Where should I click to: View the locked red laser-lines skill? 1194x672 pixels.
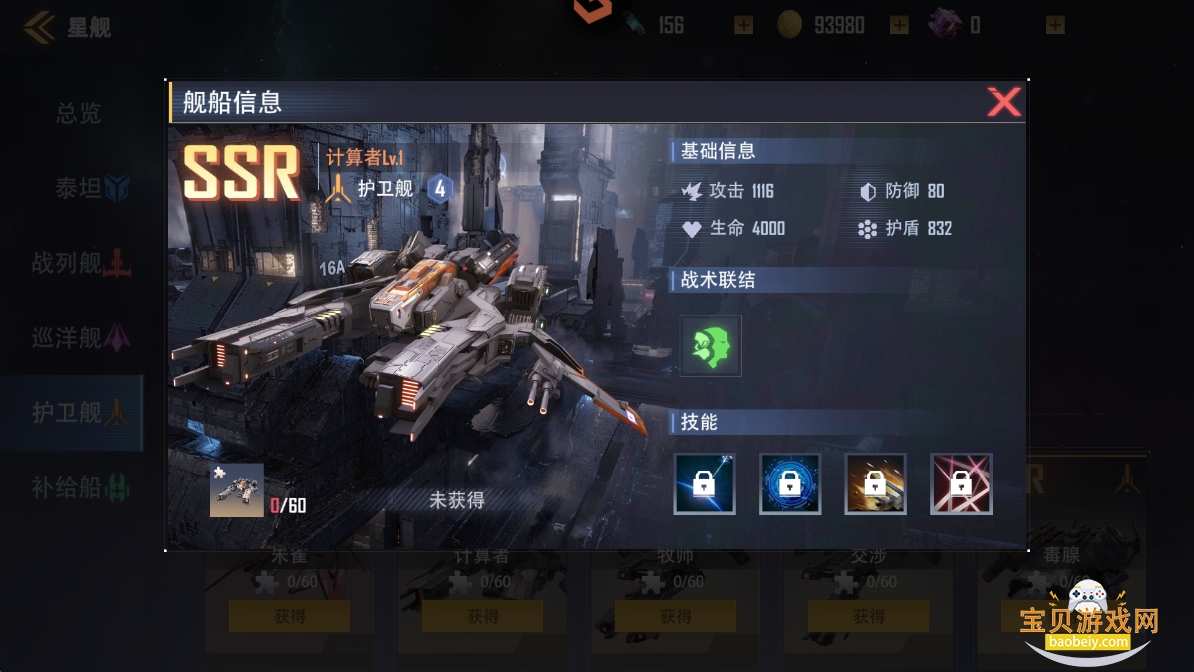961,484
